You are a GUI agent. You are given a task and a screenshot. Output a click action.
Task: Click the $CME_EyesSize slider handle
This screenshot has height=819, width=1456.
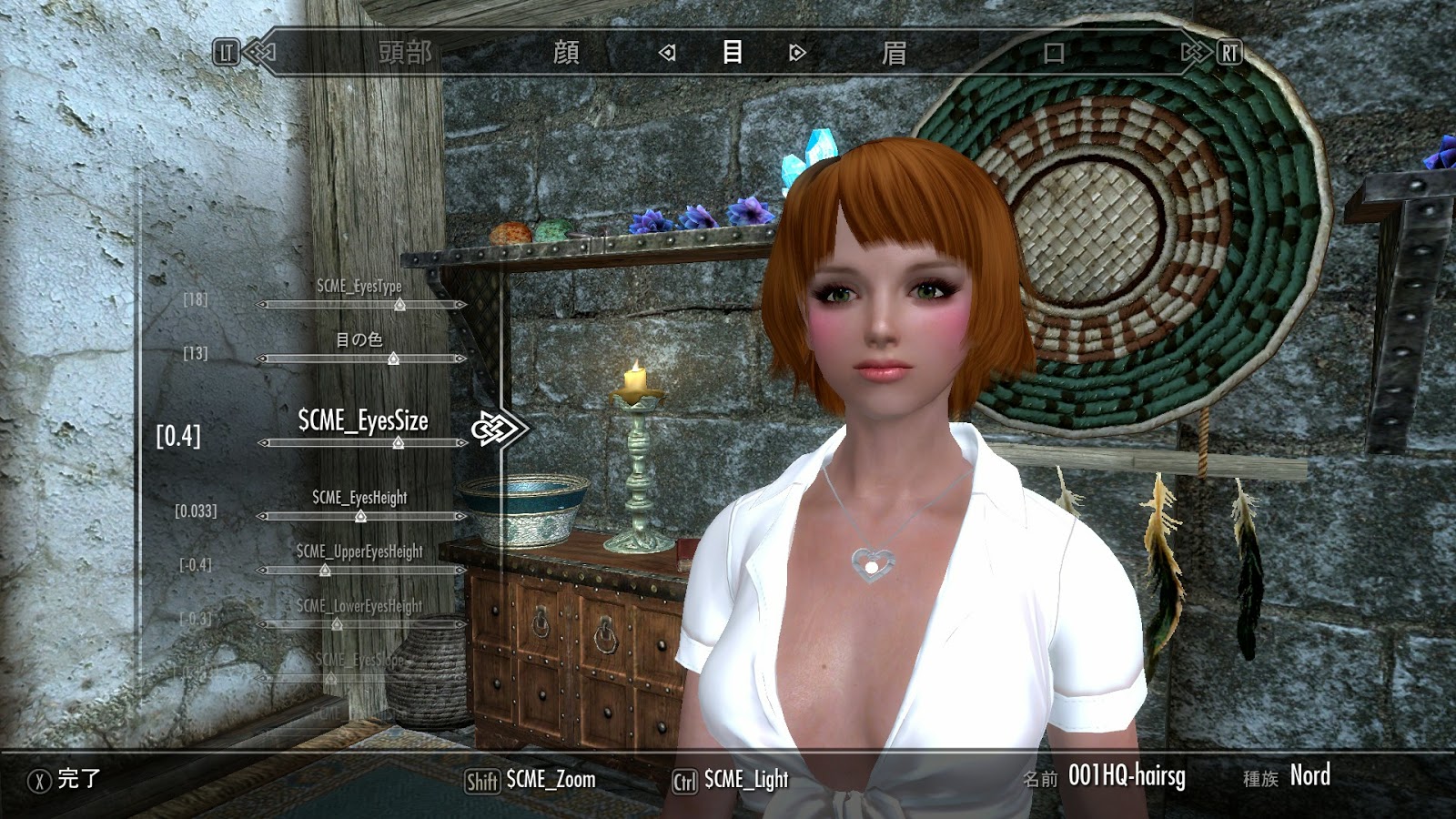tap(397, 443)
